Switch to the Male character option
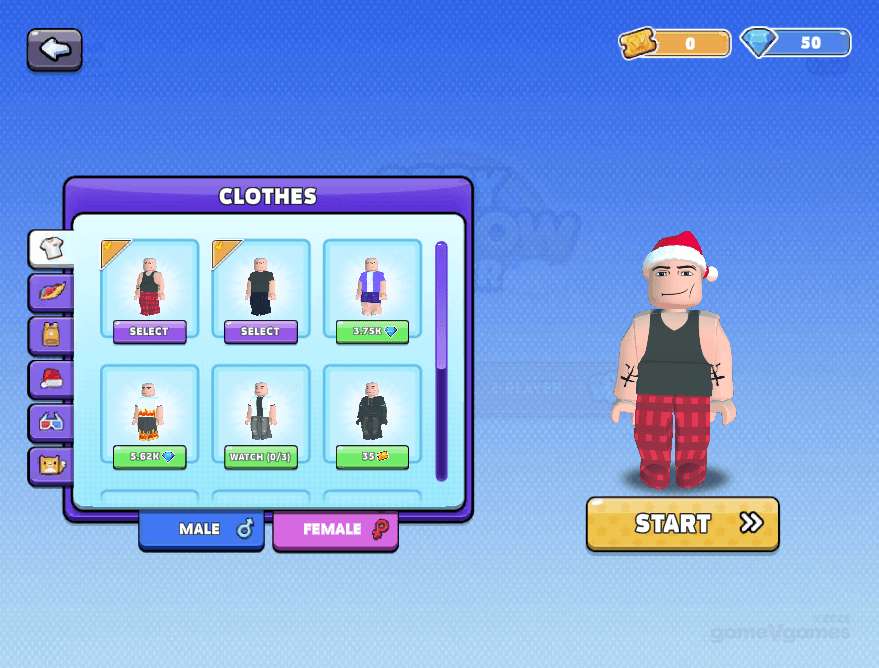The height and width of the screenshot is (668, 879). coord(201,529)
